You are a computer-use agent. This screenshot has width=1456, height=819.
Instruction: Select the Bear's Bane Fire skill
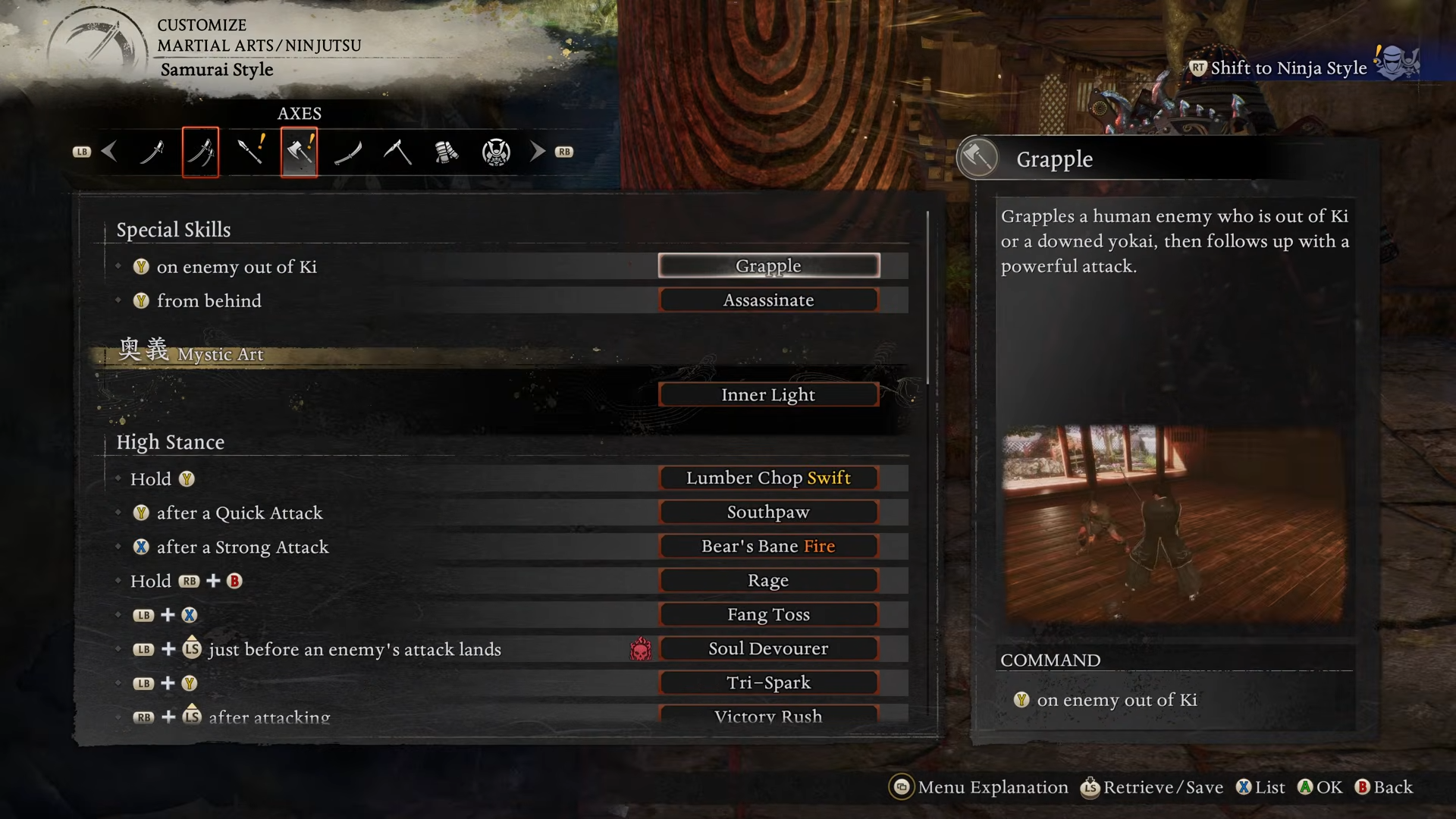pyautogui.click(x=768, y=547)
